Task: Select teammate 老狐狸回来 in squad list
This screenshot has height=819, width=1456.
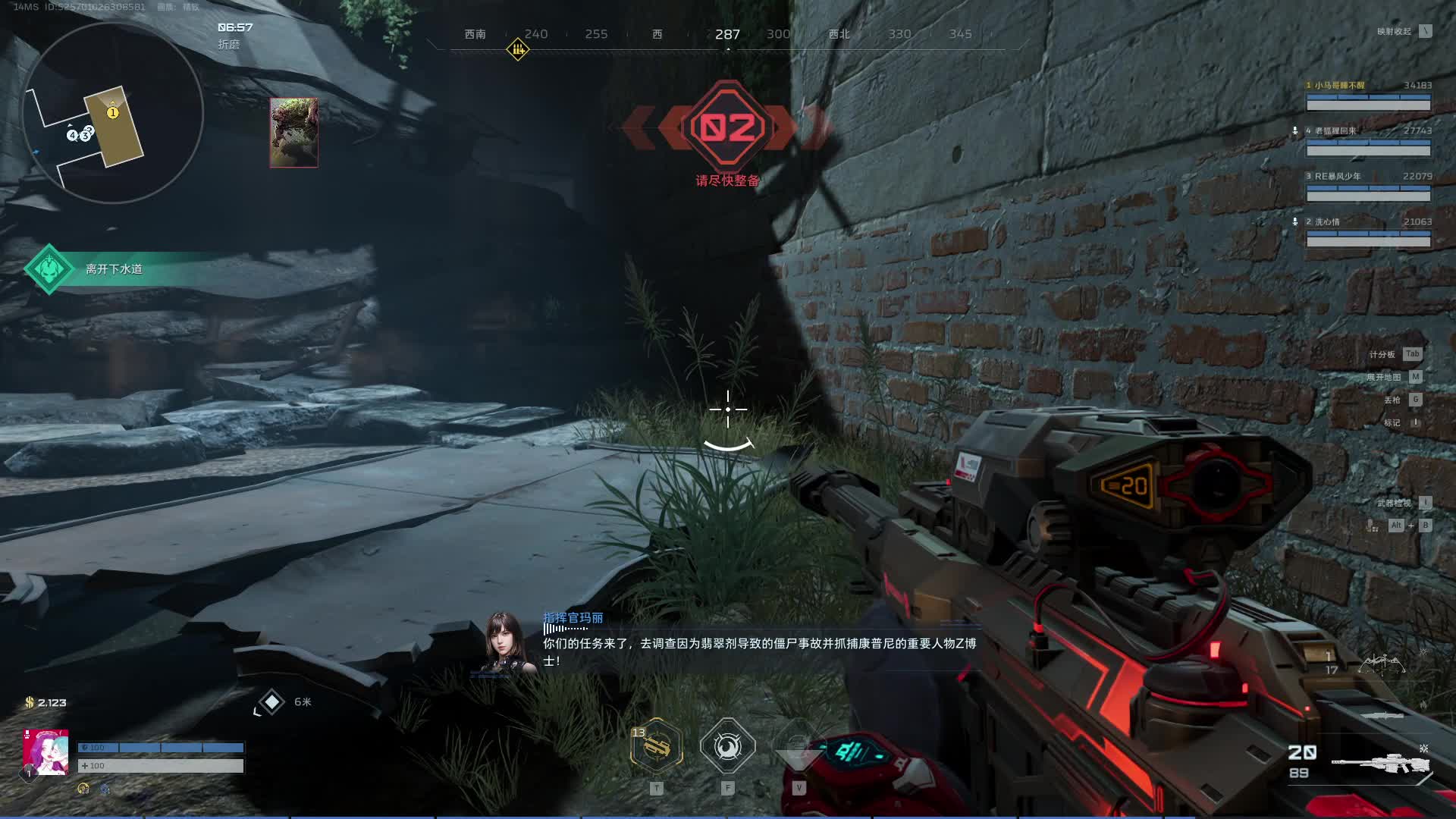Action: (x=1368, y=142)
